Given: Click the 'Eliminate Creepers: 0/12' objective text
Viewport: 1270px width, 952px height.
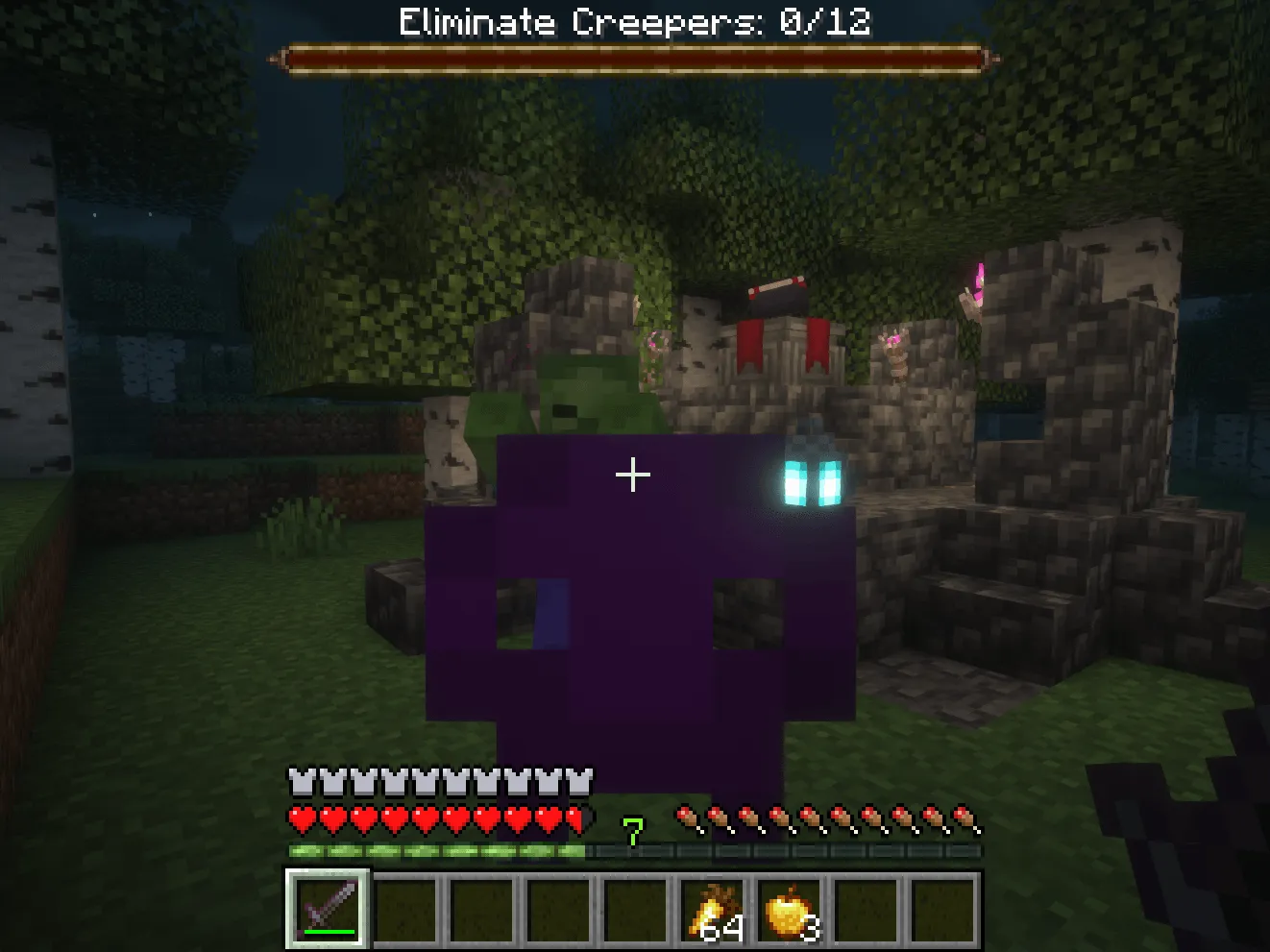Looking at the screenshot, I should click(x=633, y=22).
